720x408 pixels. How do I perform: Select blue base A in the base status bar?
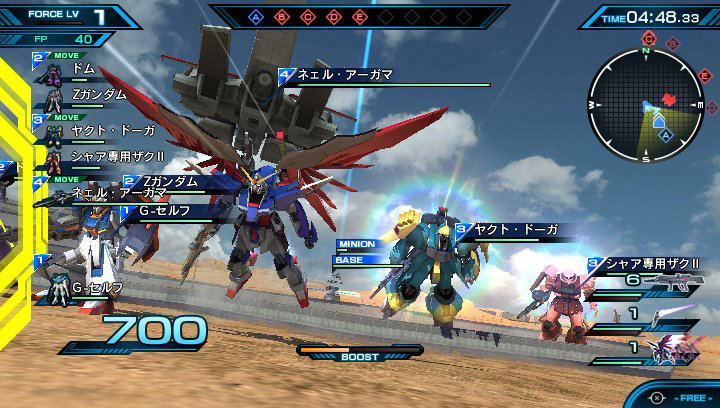(255, 17)
